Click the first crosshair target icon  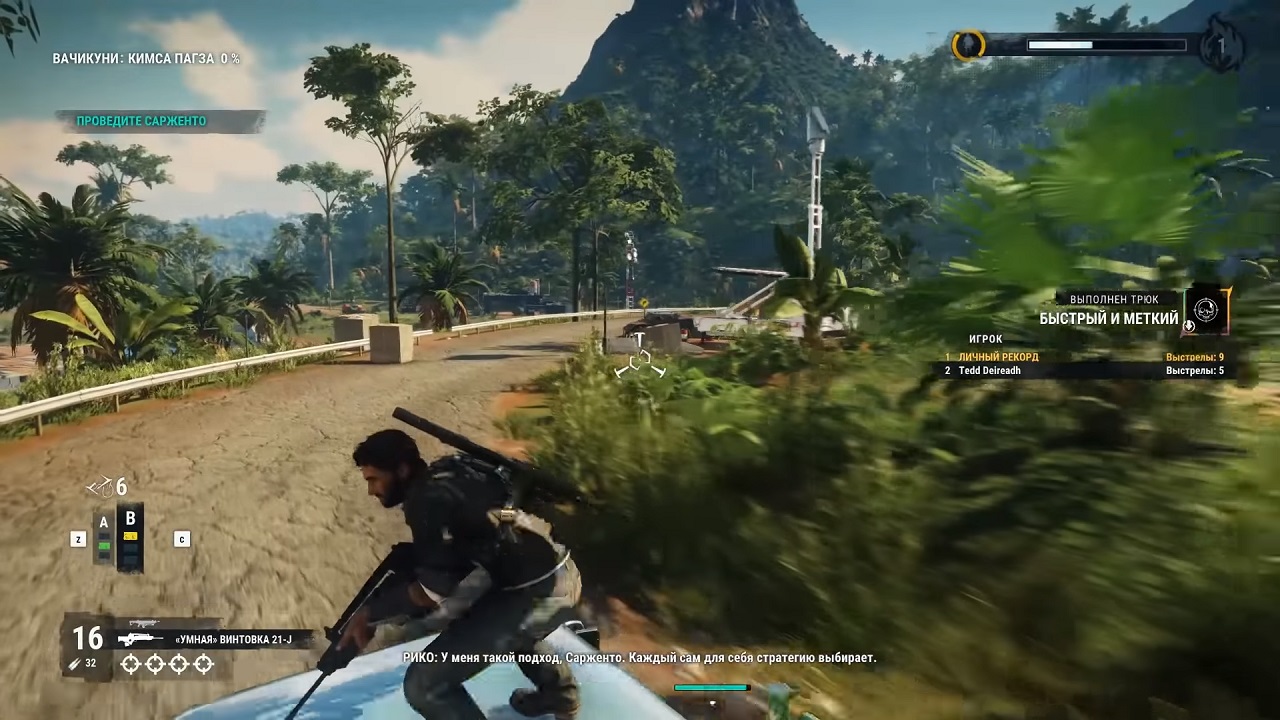(130, 664)
